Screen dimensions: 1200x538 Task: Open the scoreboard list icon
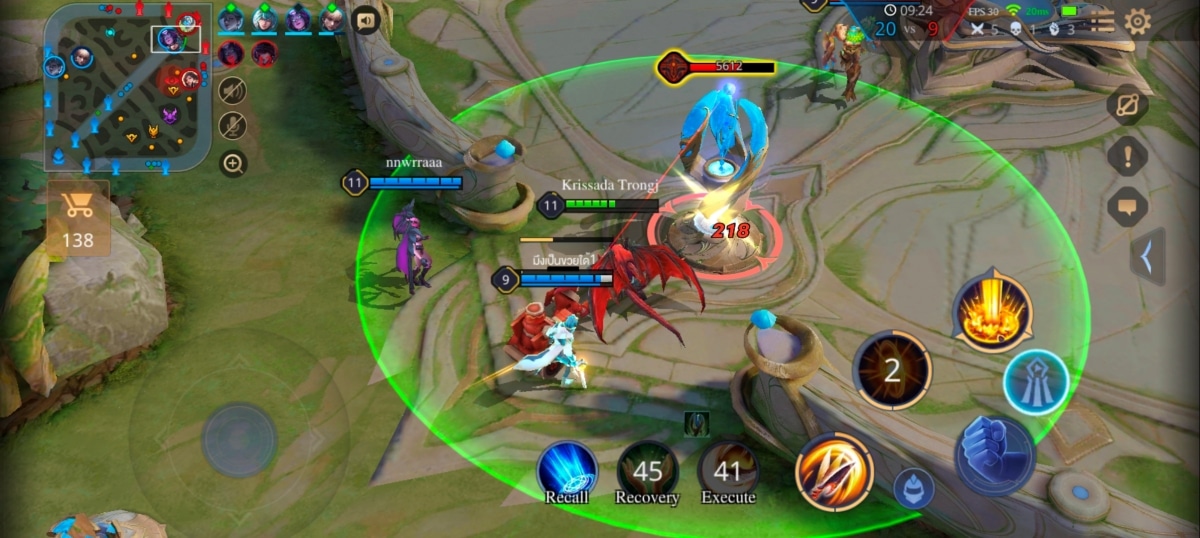1101,22
